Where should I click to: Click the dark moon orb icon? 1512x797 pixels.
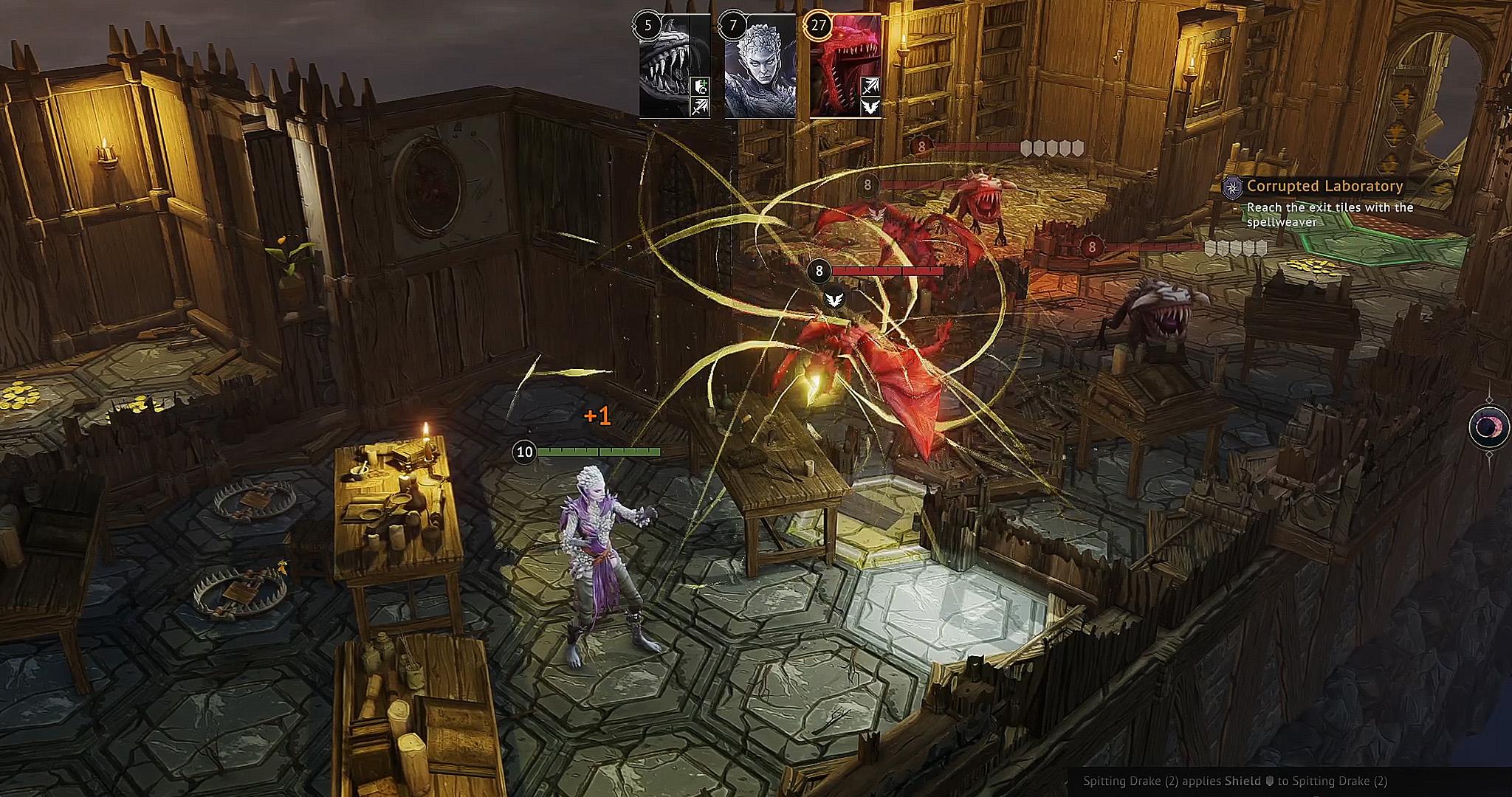[1488, 427]
